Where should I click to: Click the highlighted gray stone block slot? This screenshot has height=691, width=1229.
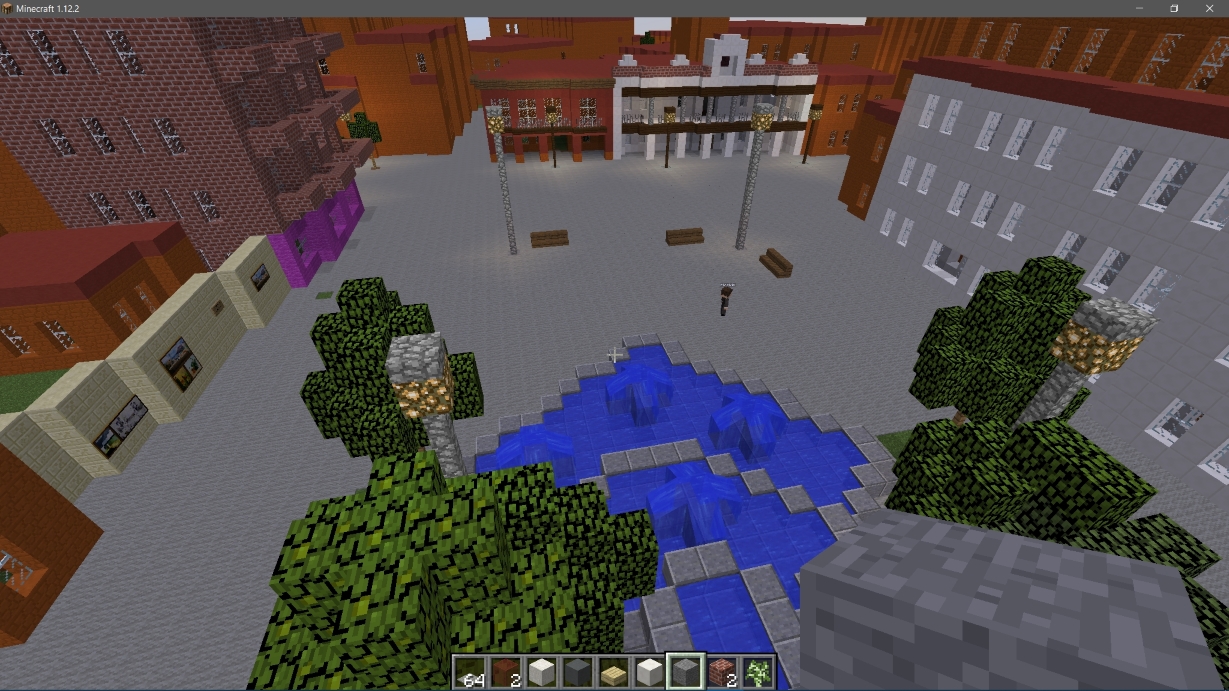pyautogui.click(x=686, y=672)
